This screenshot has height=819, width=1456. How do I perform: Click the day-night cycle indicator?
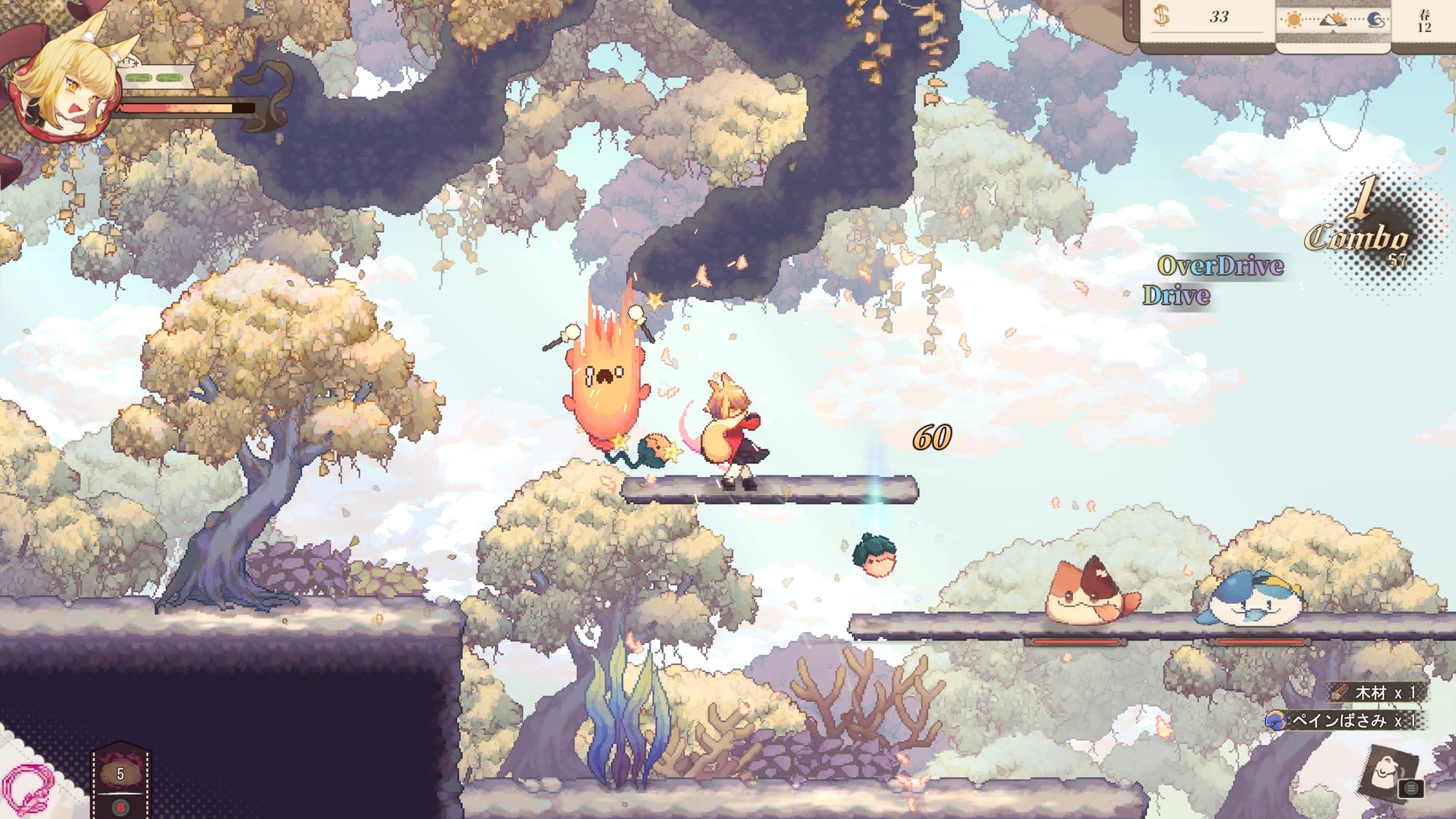[x=1334, y=20]
